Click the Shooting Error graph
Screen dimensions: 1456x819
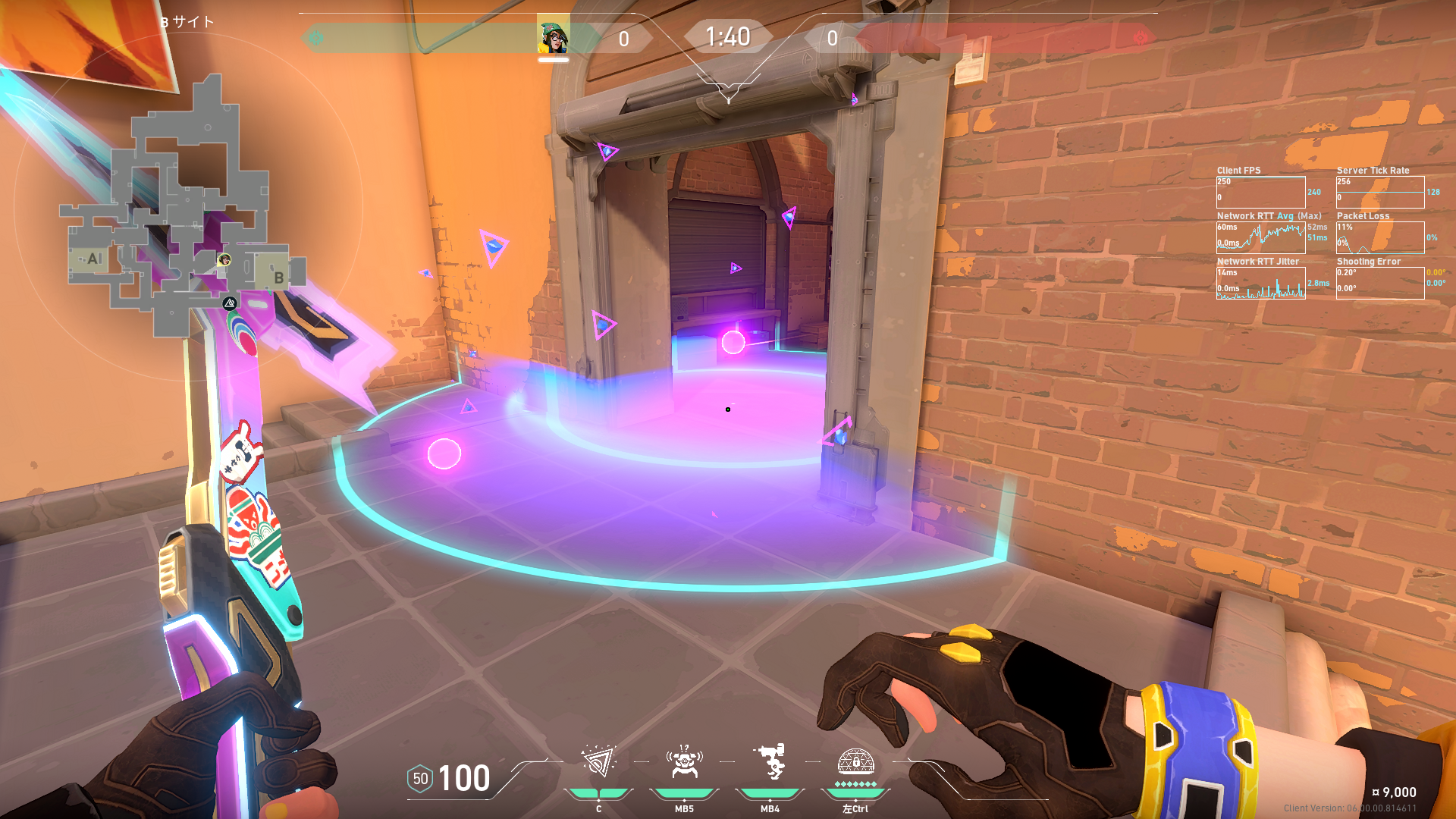pos(1379,283)
